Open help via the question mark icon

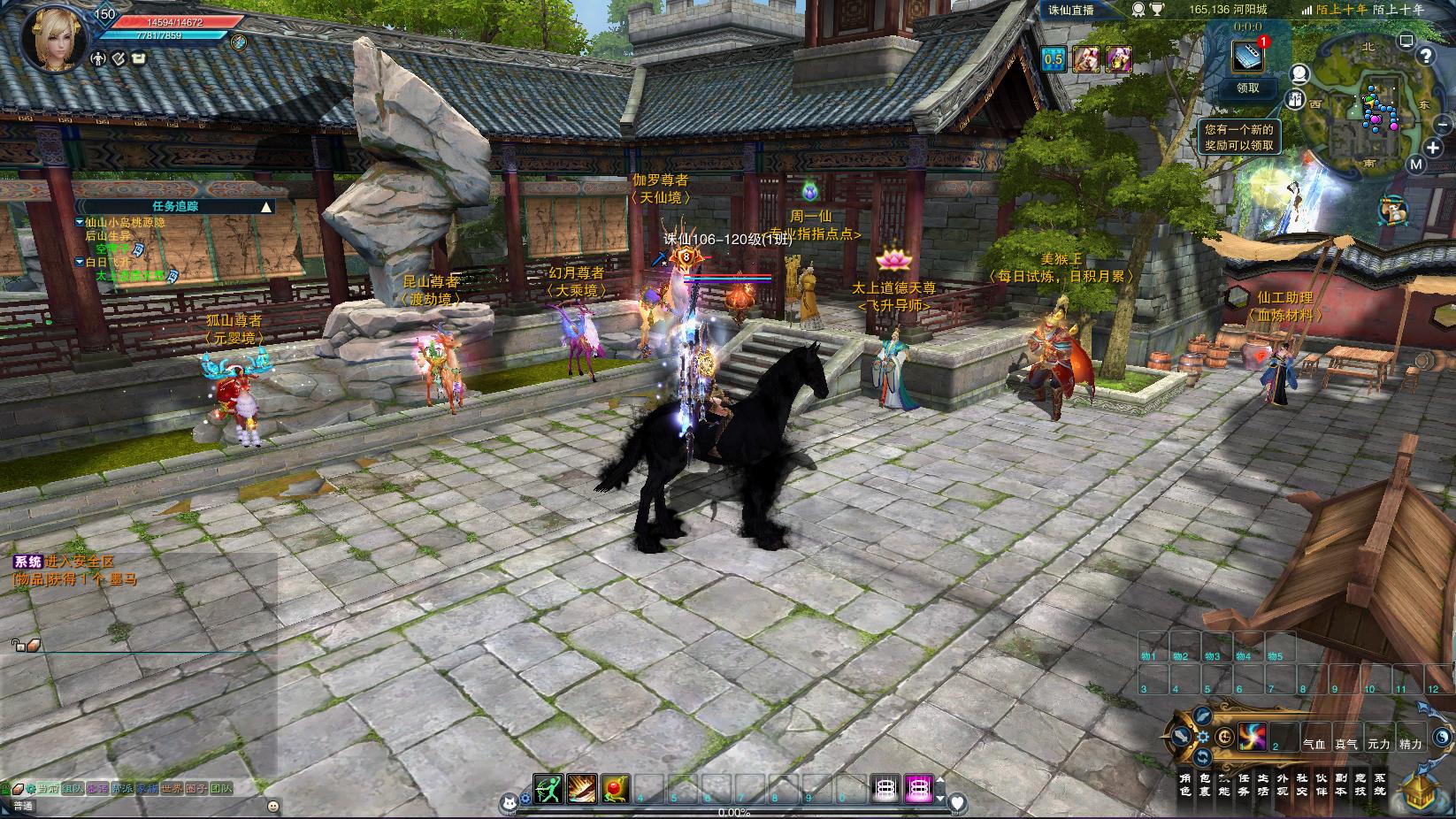(x=1426, y=56)
